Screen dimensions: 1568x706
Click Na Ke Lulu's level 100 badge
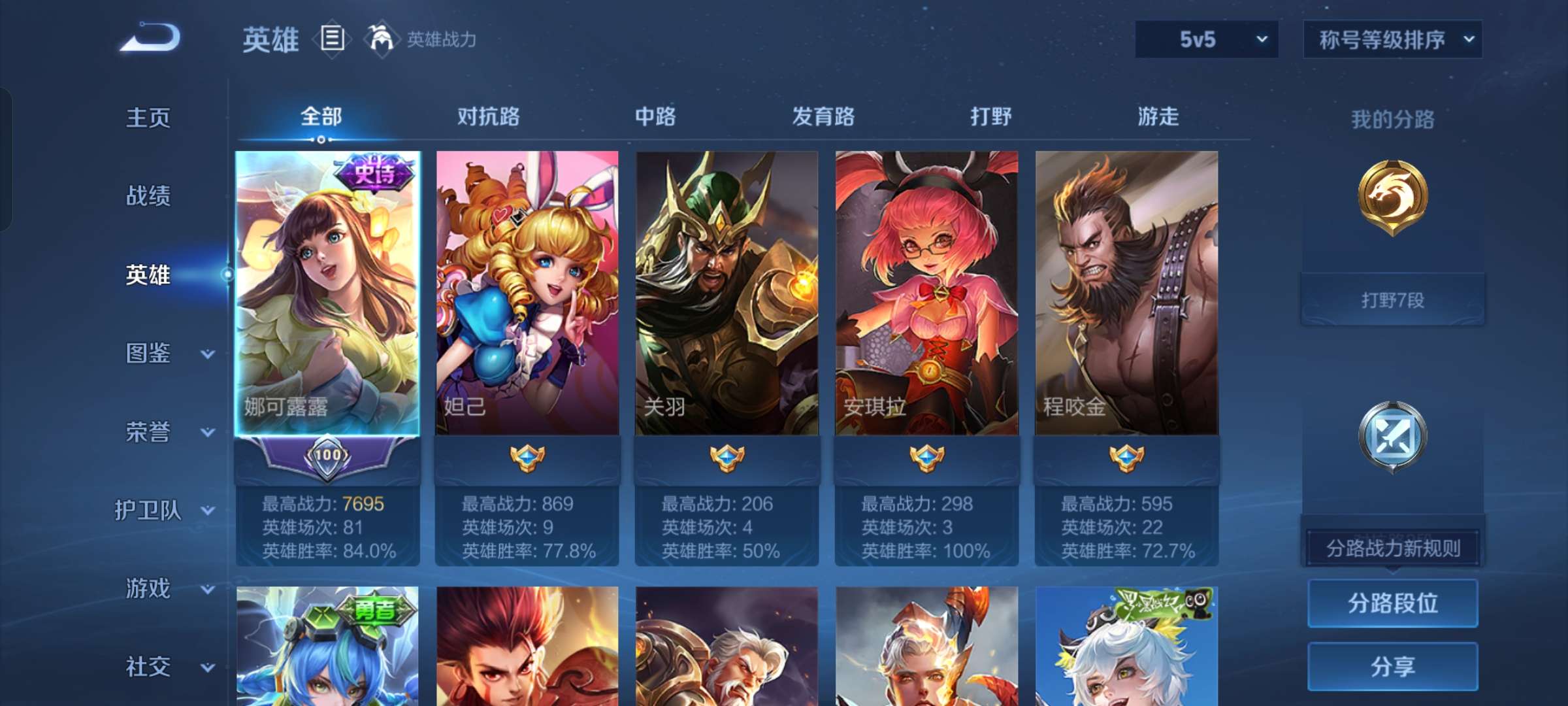(329, 456)
